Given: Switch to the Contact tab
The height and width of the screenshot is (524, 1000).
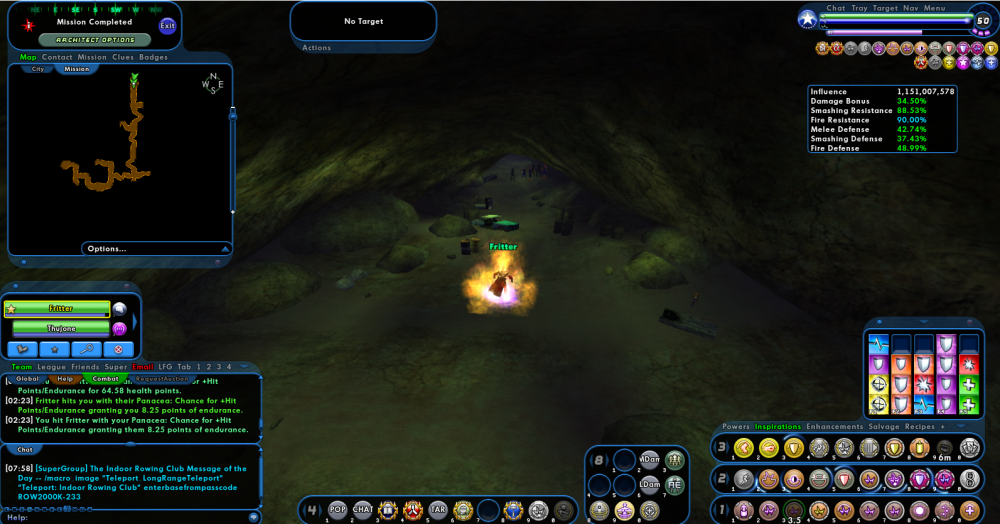Looking at the screenshot, I should click(x=57, y=57).
